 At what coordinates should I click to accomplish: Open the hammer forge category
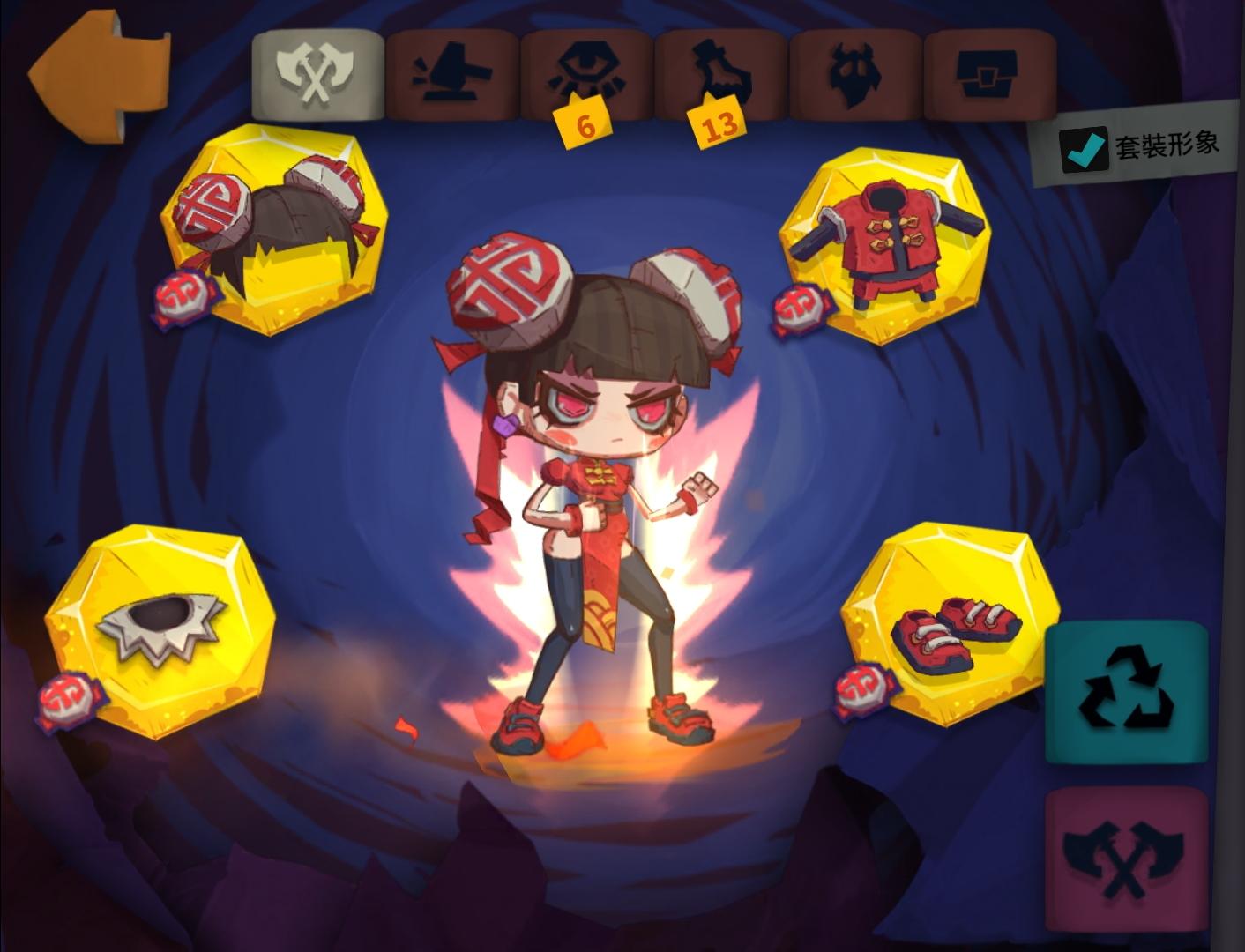[450, 75]
